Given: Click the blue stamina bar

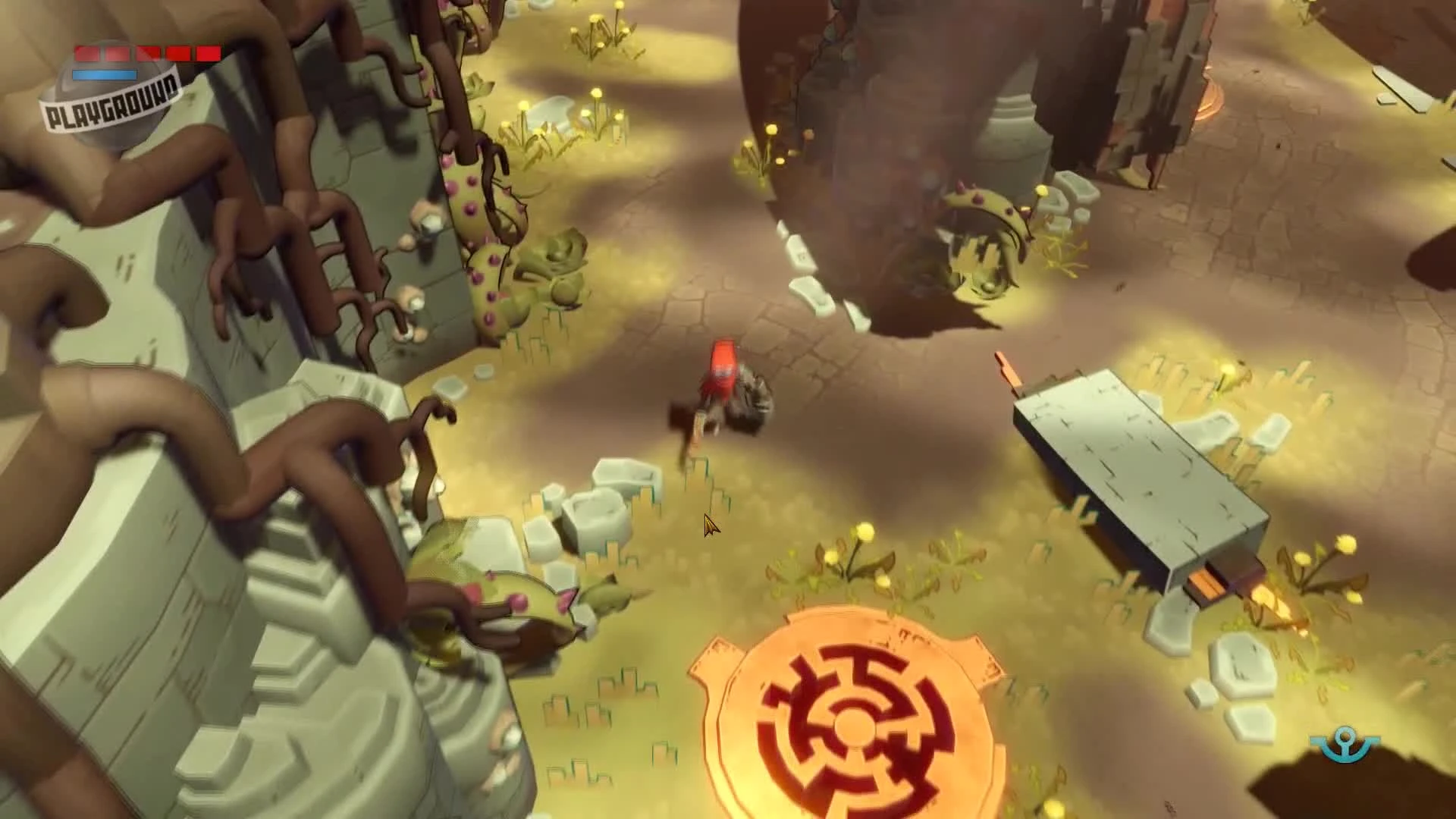Looking at the screenshot, I should point(104,74).
